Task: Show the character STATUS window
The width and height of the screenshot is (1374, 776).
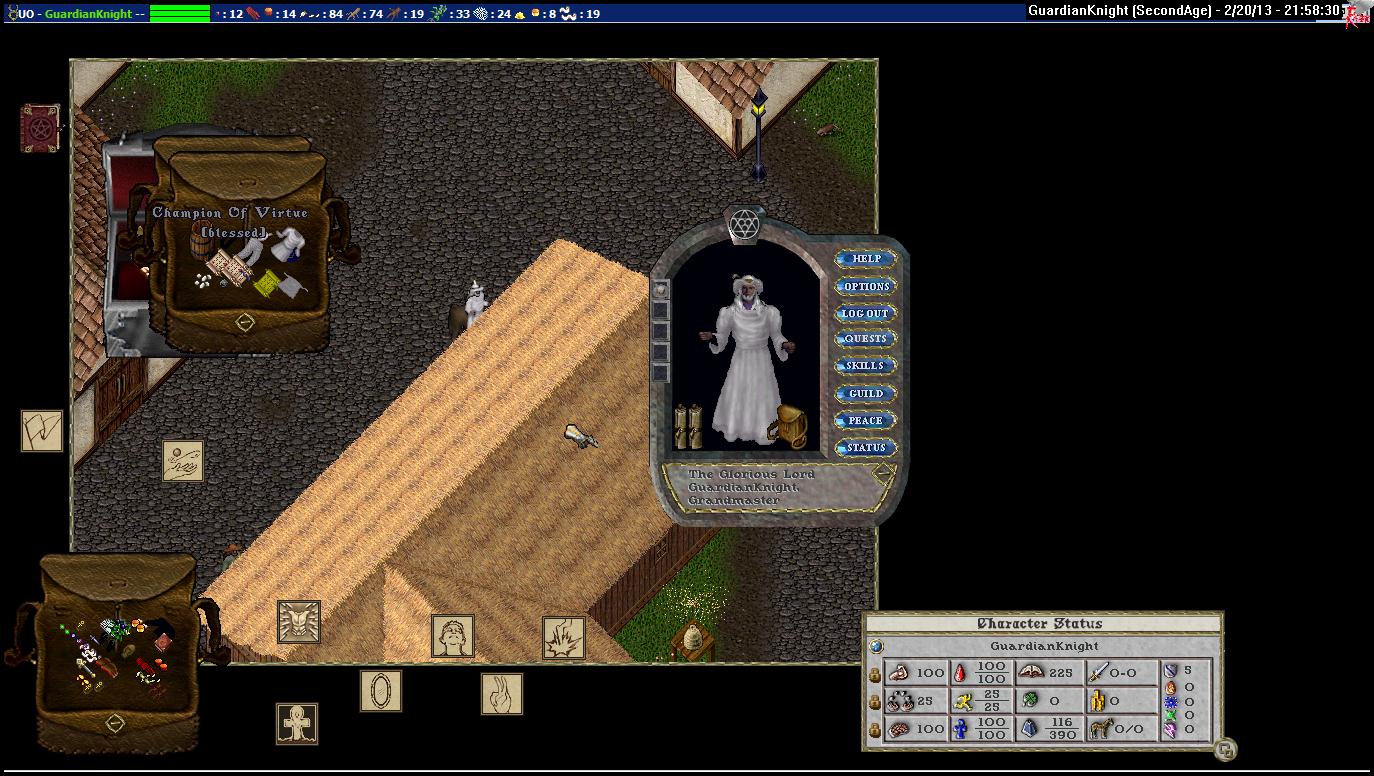Action: 866,448
